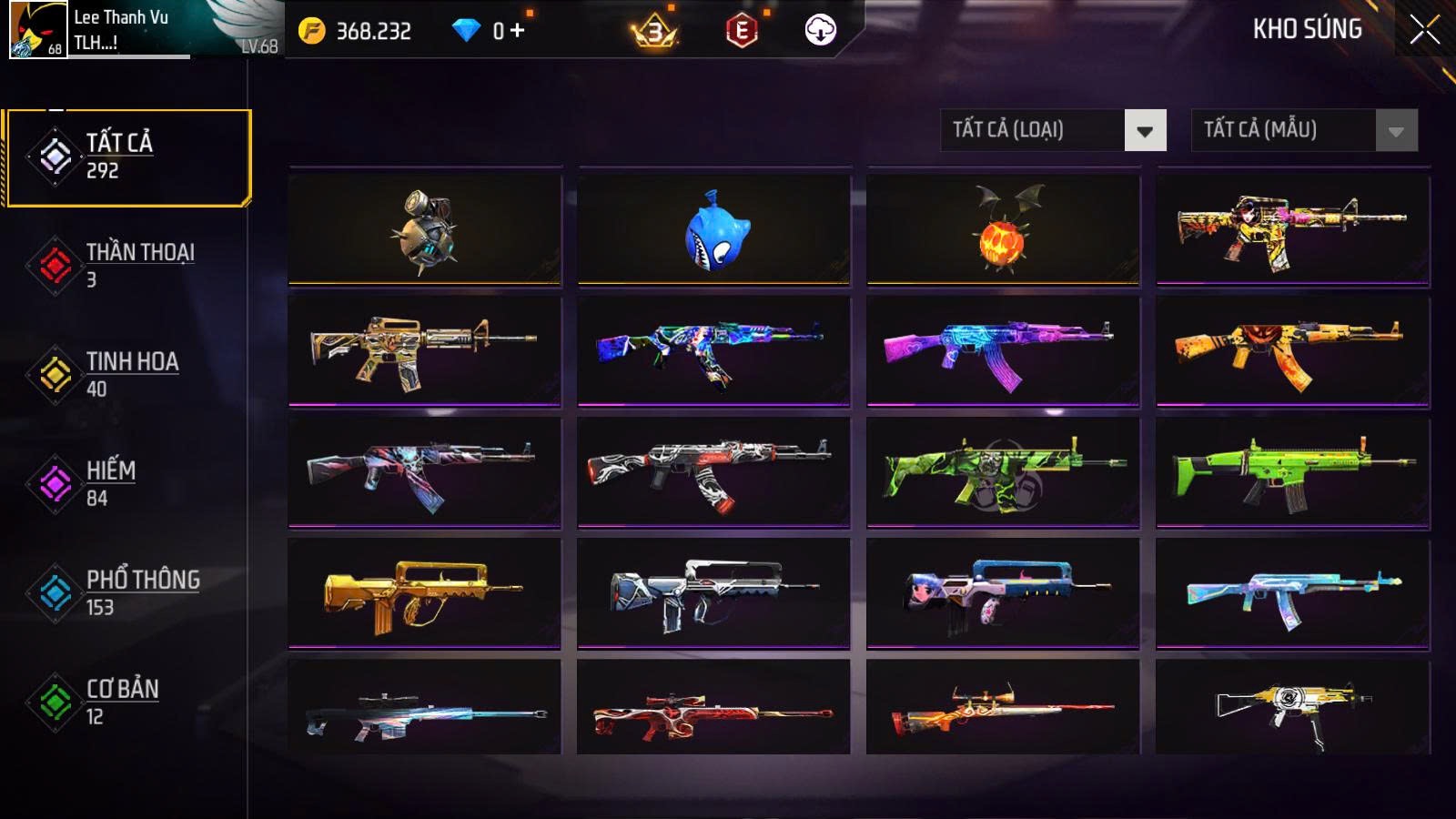Pick the solid gold FAMAS skin
Image resolution: width=1456 pixels, height=819 pixels.
point(424,593)
